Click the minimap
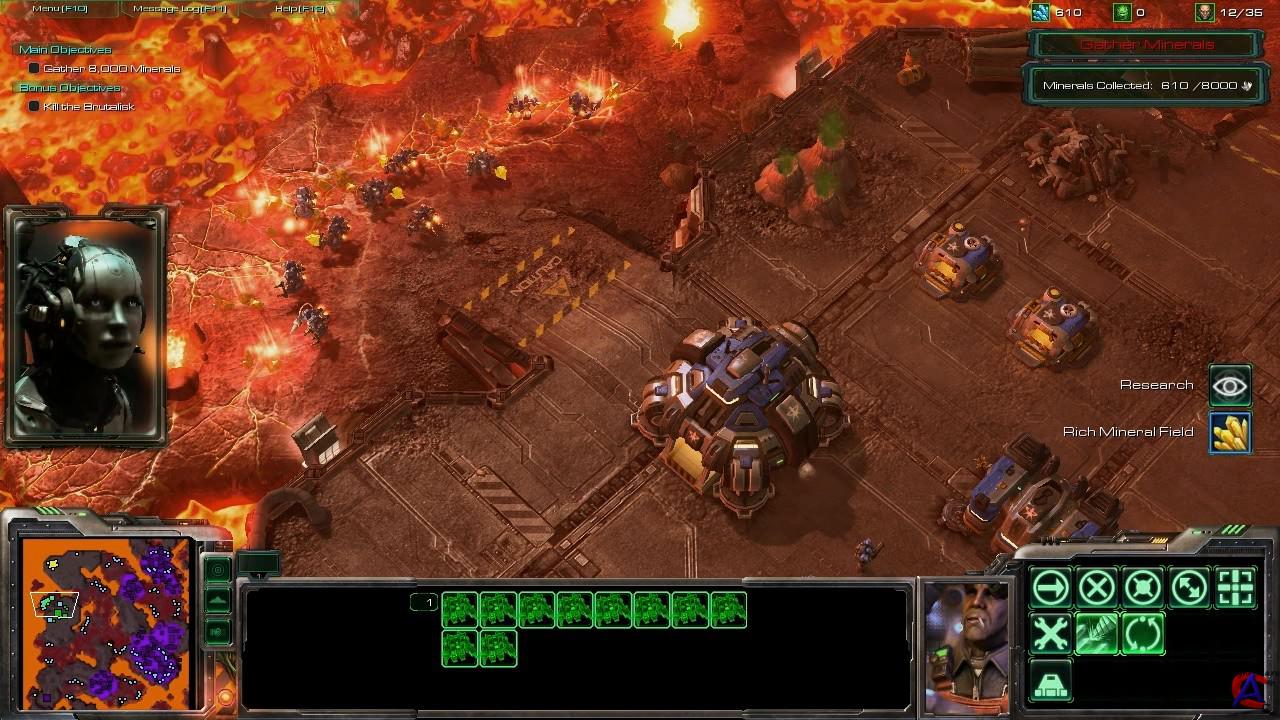 pyautogui.click(x=106, y=620)
